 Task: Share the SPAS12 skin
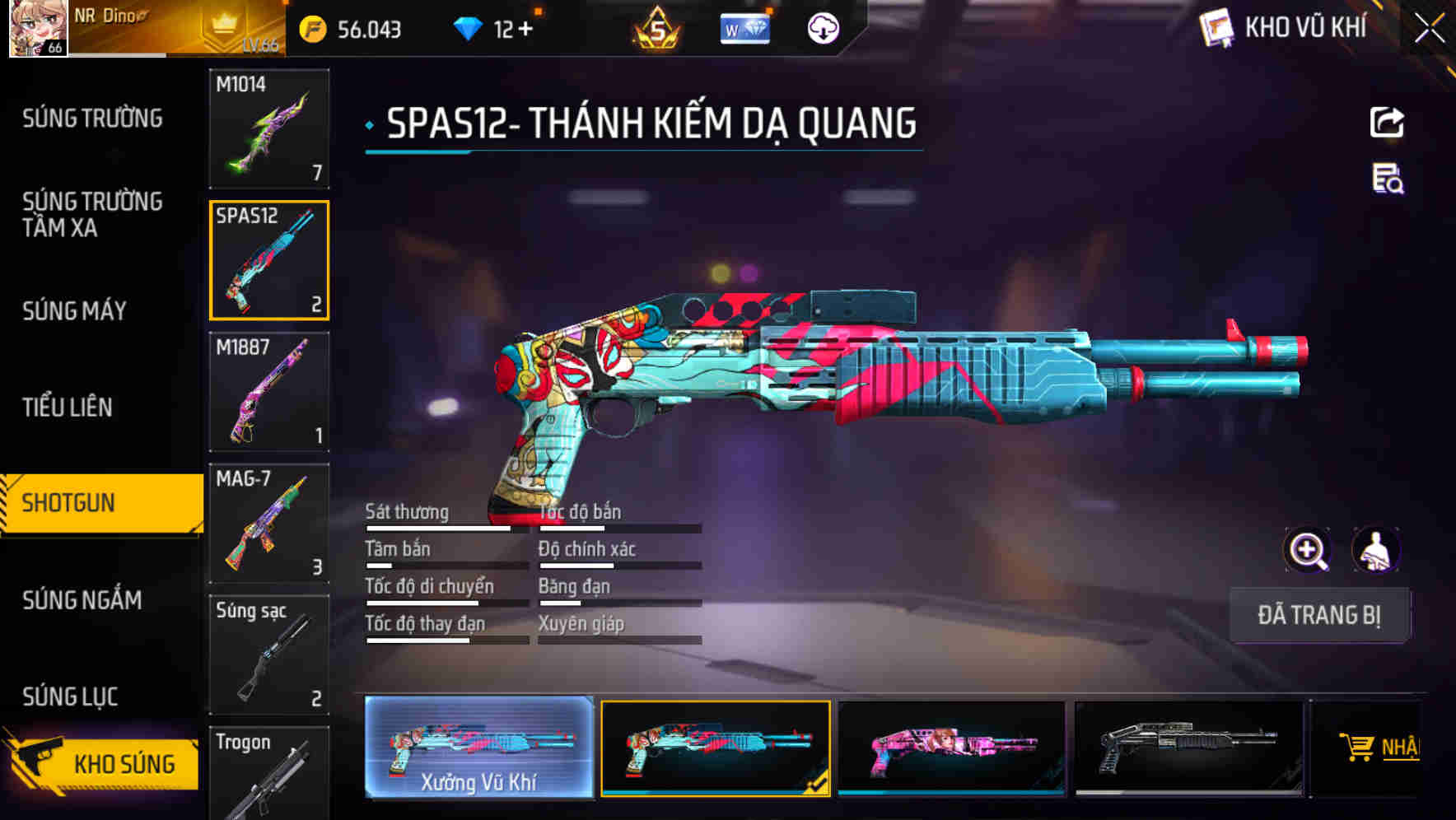pyautogui.click(x=1387, y=122)
